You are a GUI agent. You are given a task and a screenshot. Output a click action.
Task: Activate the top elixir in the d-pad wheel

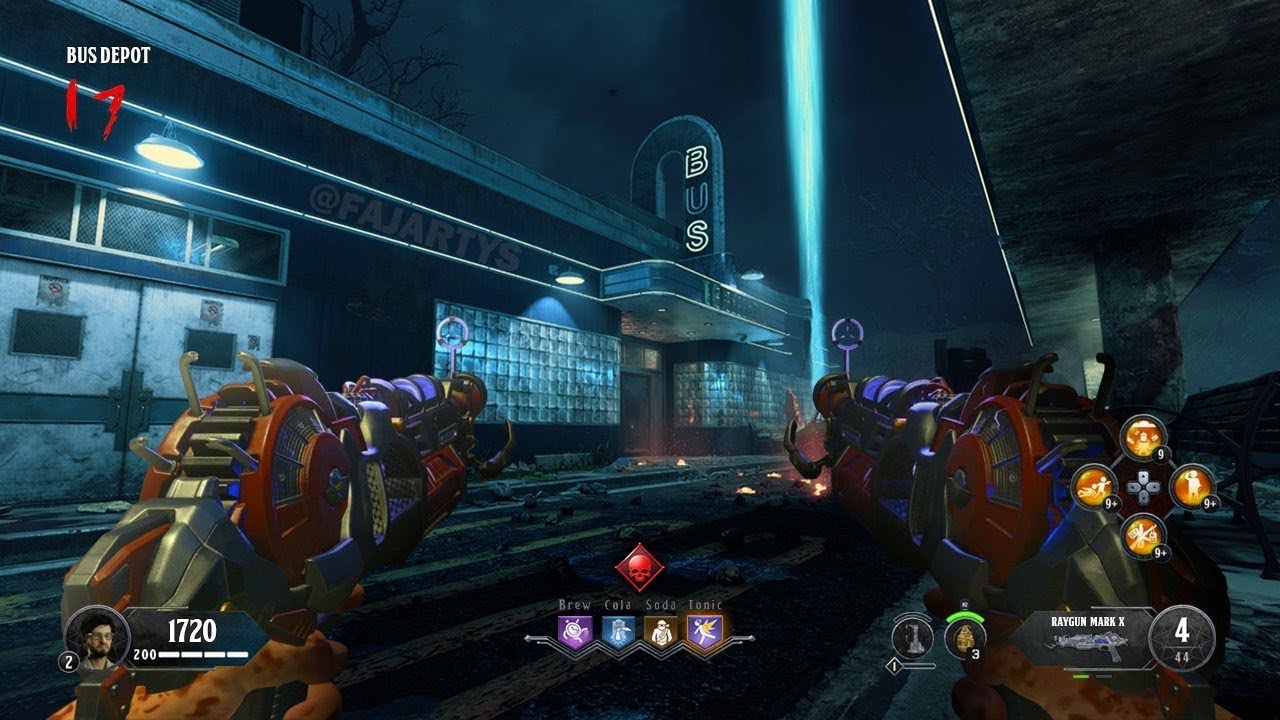pyautogui.click(x=1143, y=437)
